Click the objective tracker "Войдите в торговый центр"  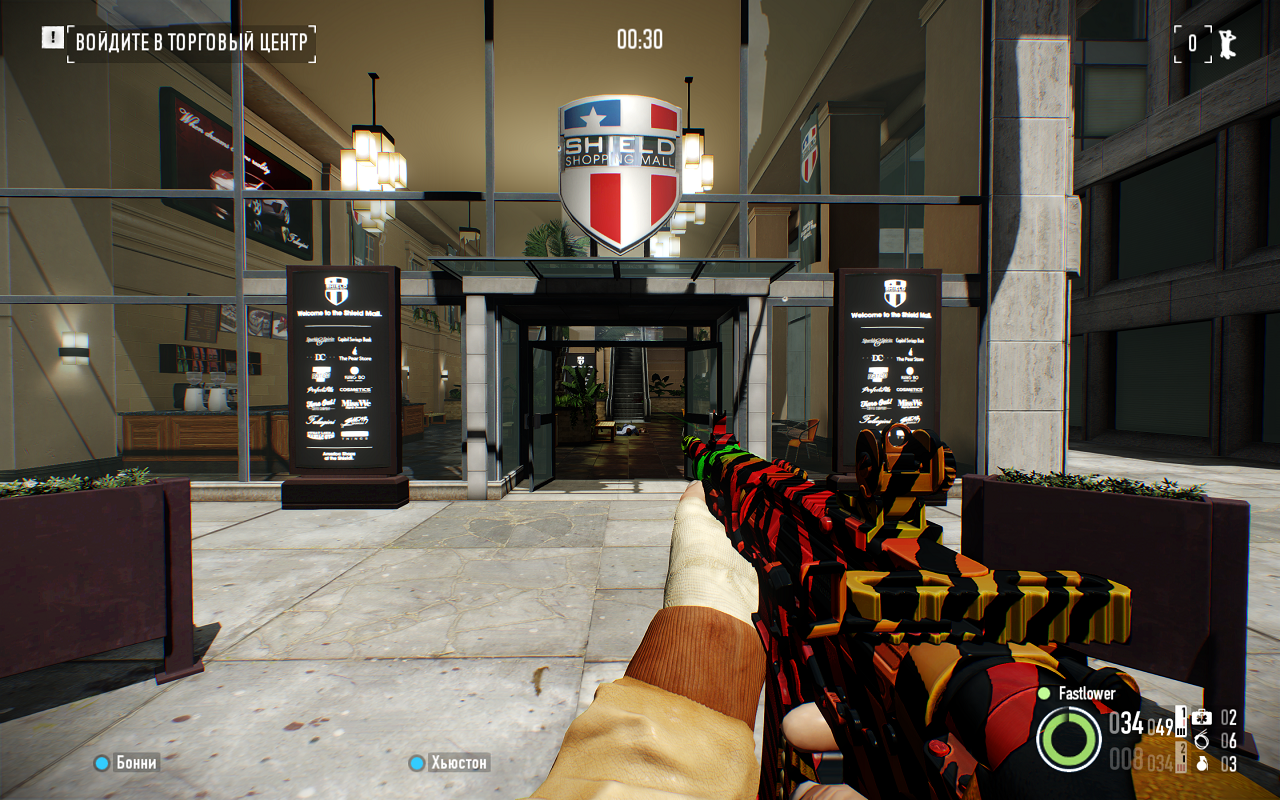(193, 42)
